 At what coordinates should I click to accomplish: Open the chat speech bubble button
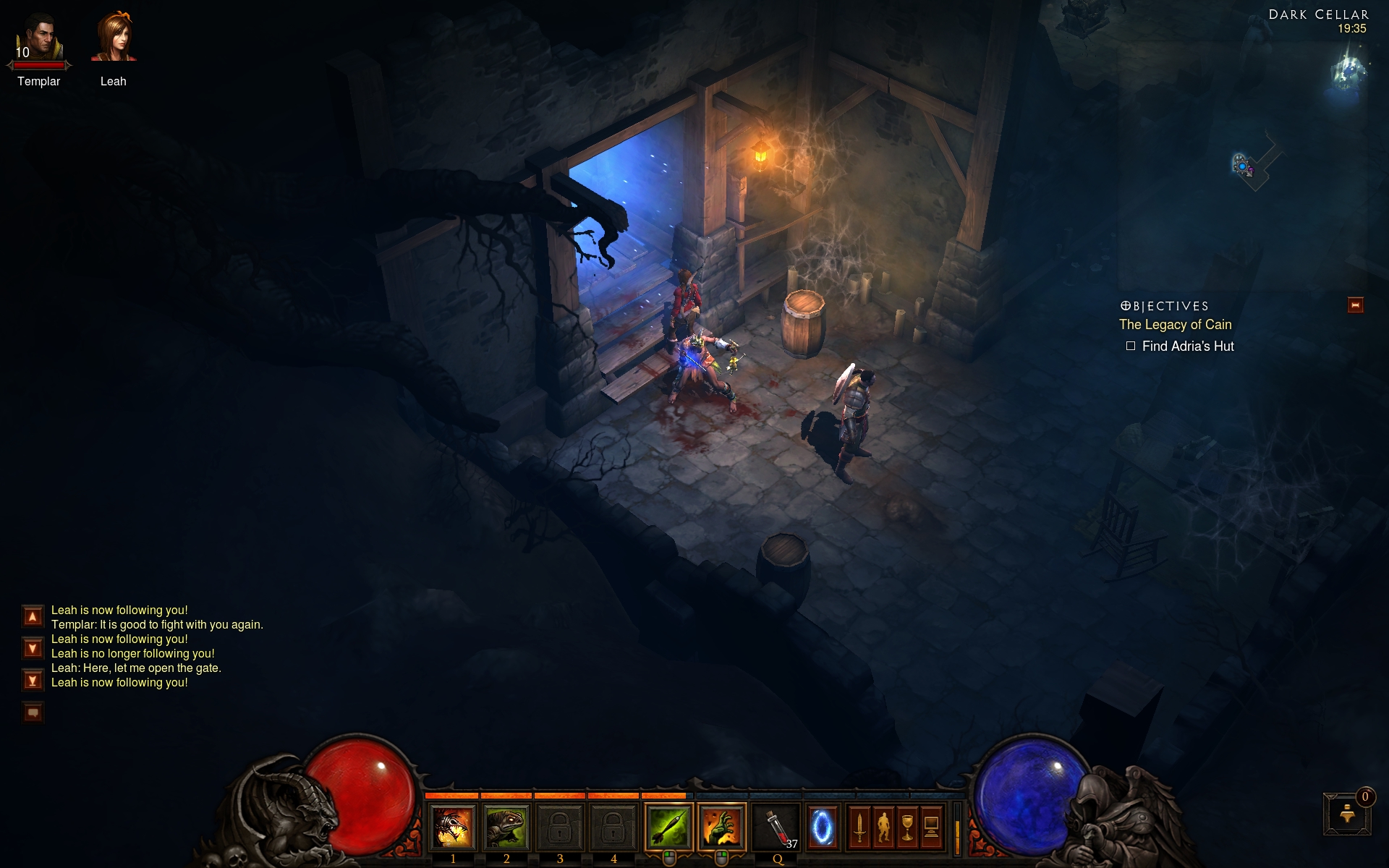pos(33,712)
